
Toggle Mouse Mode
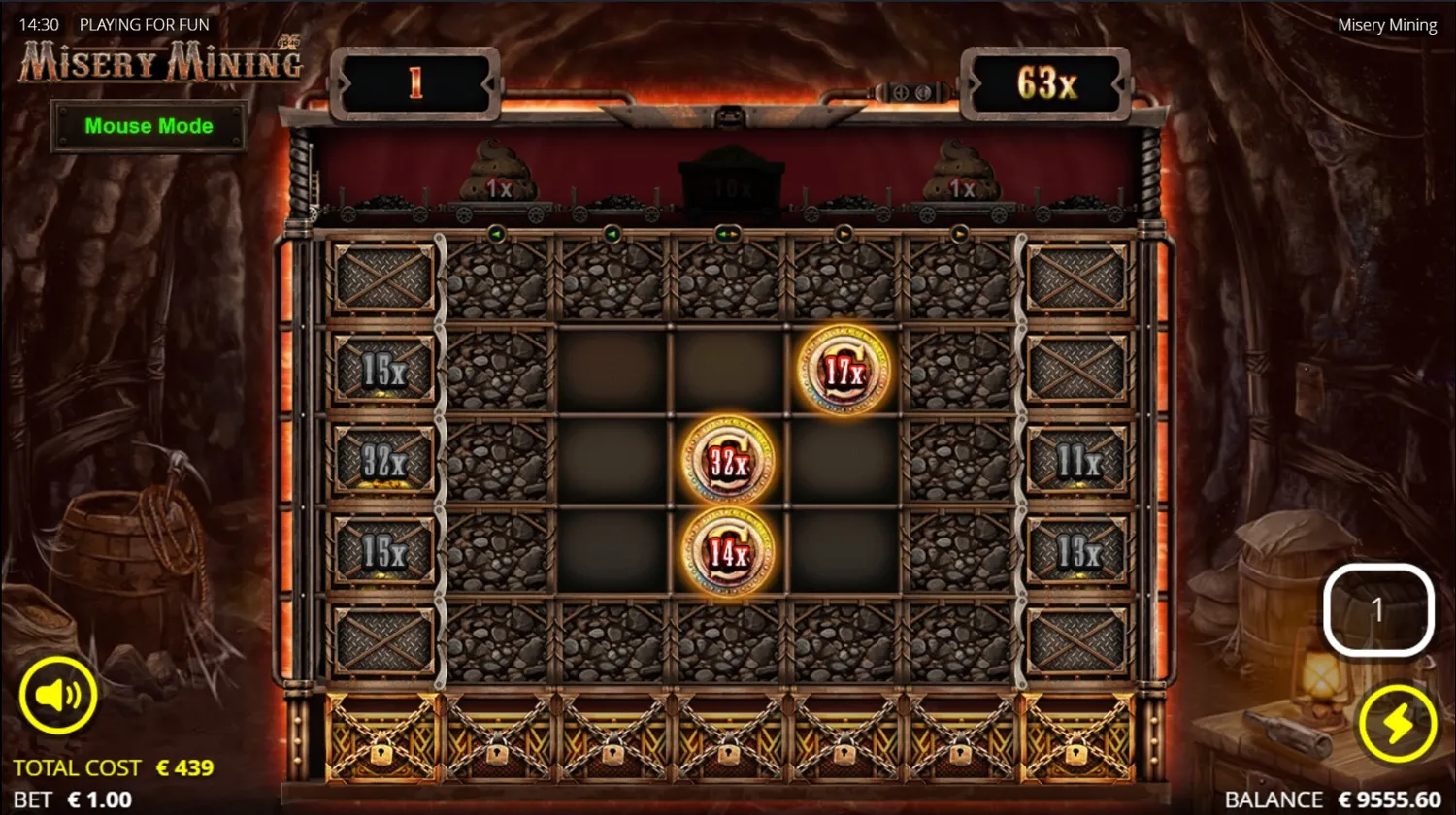[x=149, y=126]
